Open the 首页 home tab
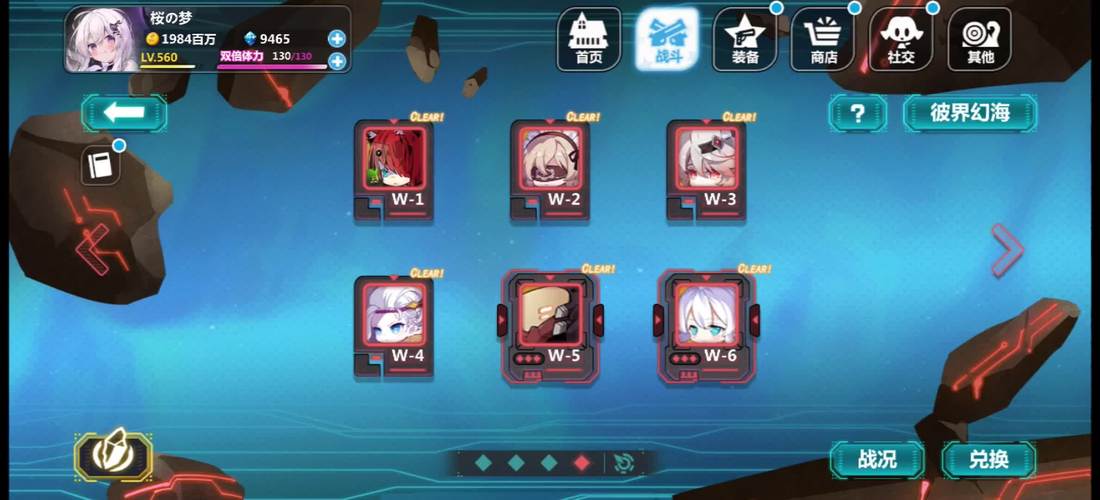This screenshot has height=500, width=1100. [589, 39]
